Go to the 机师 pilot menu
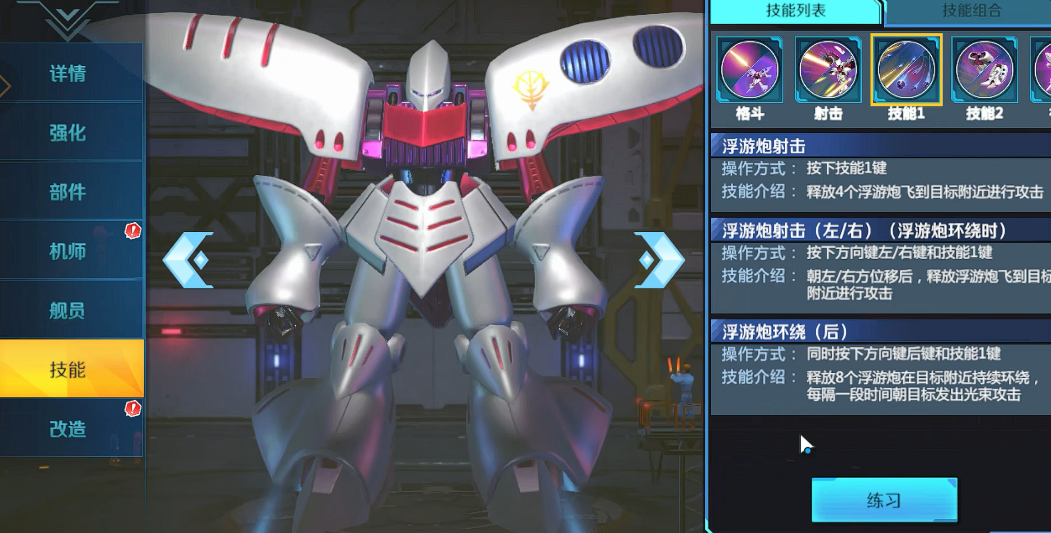Image resolution: width=1051 pixels, height=533 pixels. click(x=68, y=251)
